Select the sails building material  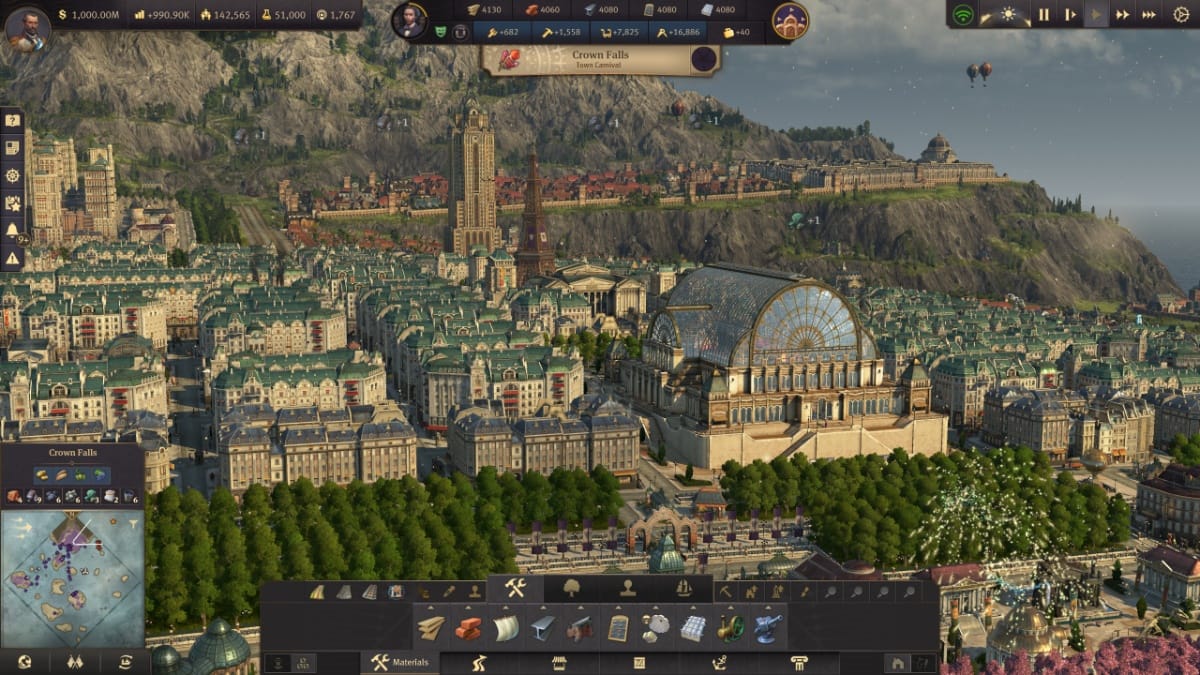coord(506,628)
